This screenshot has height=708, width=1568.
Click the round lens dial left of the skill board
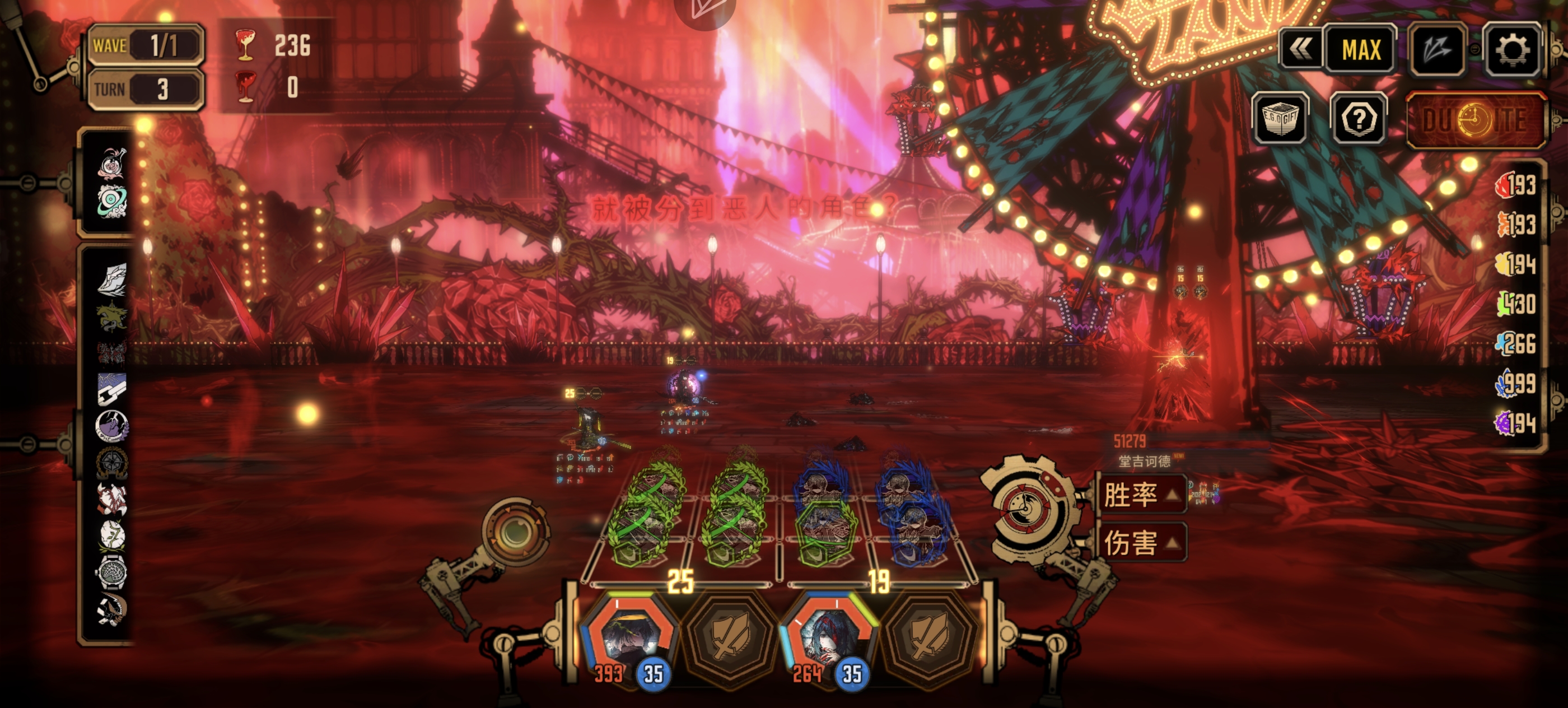point(514,532)
